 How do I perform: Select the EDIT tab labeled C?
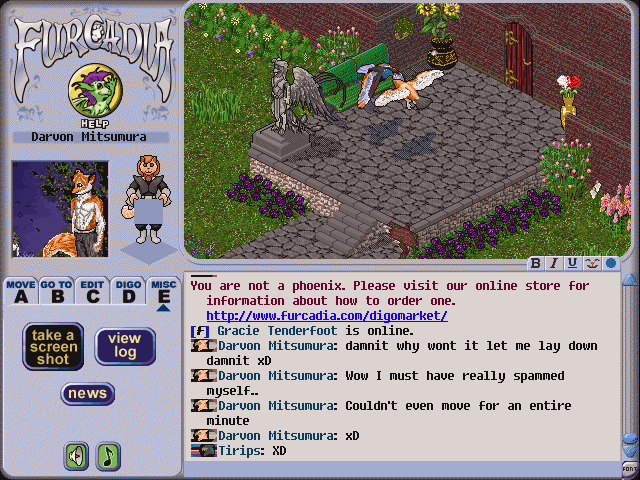point(93,291)
